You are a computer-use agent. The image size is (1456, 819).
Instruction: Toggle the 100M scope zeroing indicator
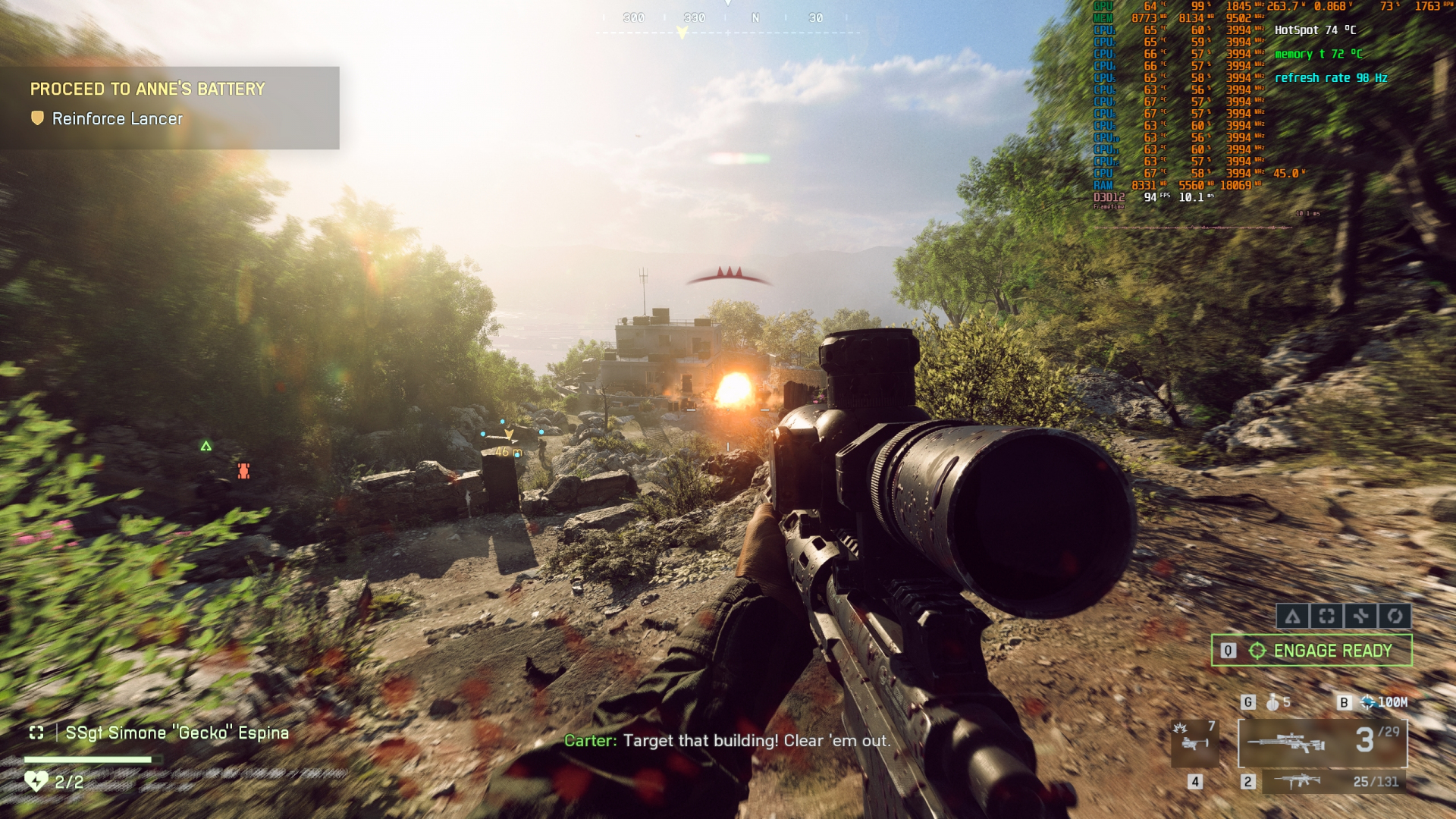point(1383,702)
